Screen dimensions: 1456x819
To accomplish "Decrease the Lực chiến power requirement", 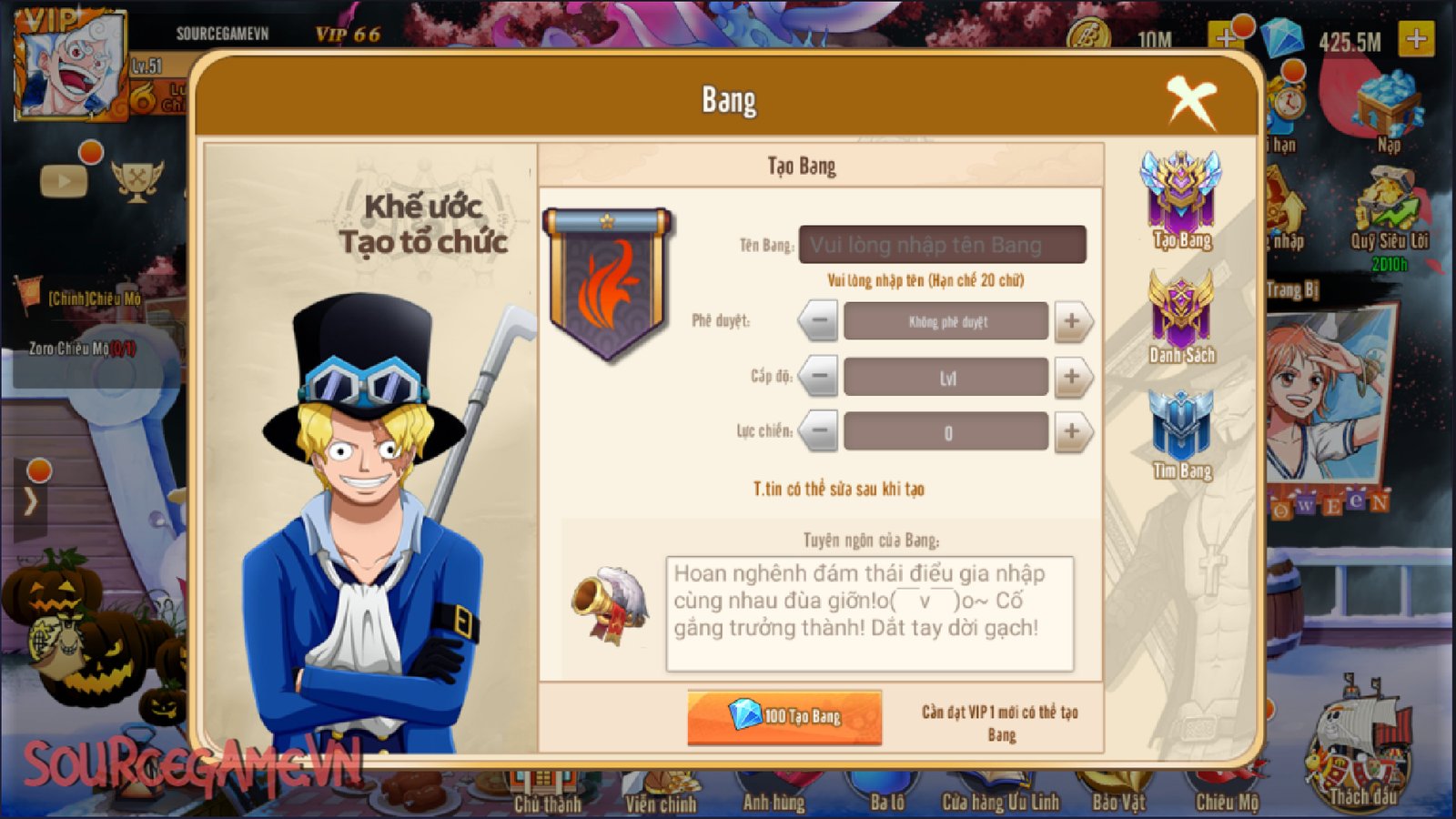I will [819, 432].
